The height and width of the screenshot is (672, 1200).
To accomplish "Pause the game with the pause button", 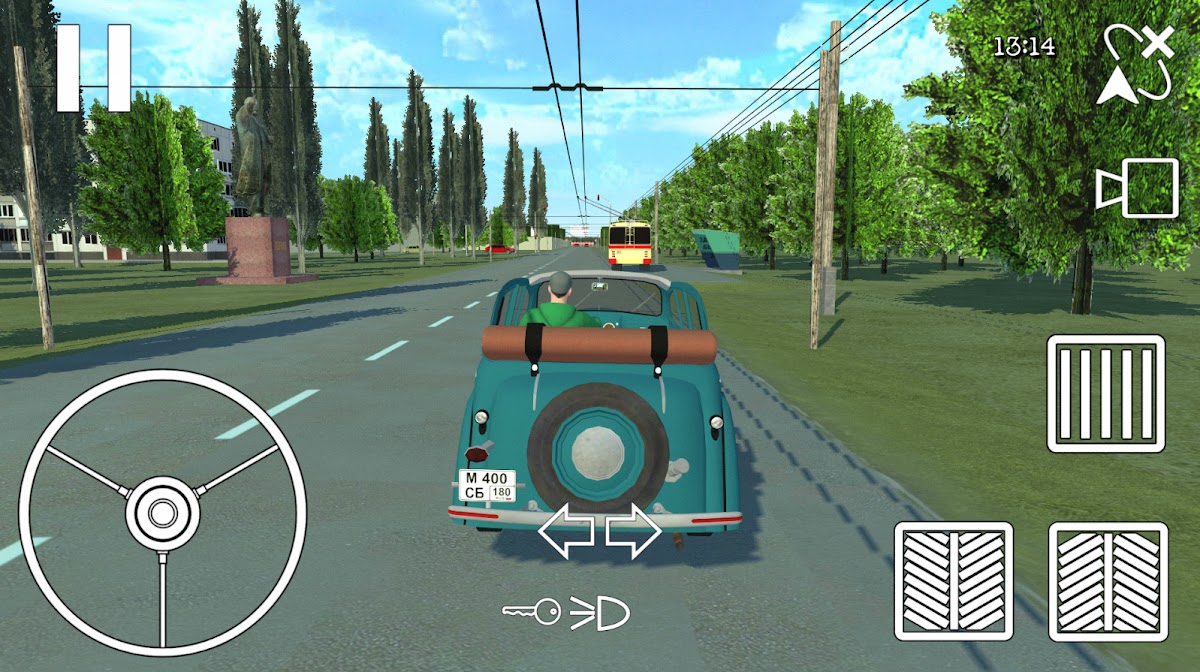I will [93, 68].
